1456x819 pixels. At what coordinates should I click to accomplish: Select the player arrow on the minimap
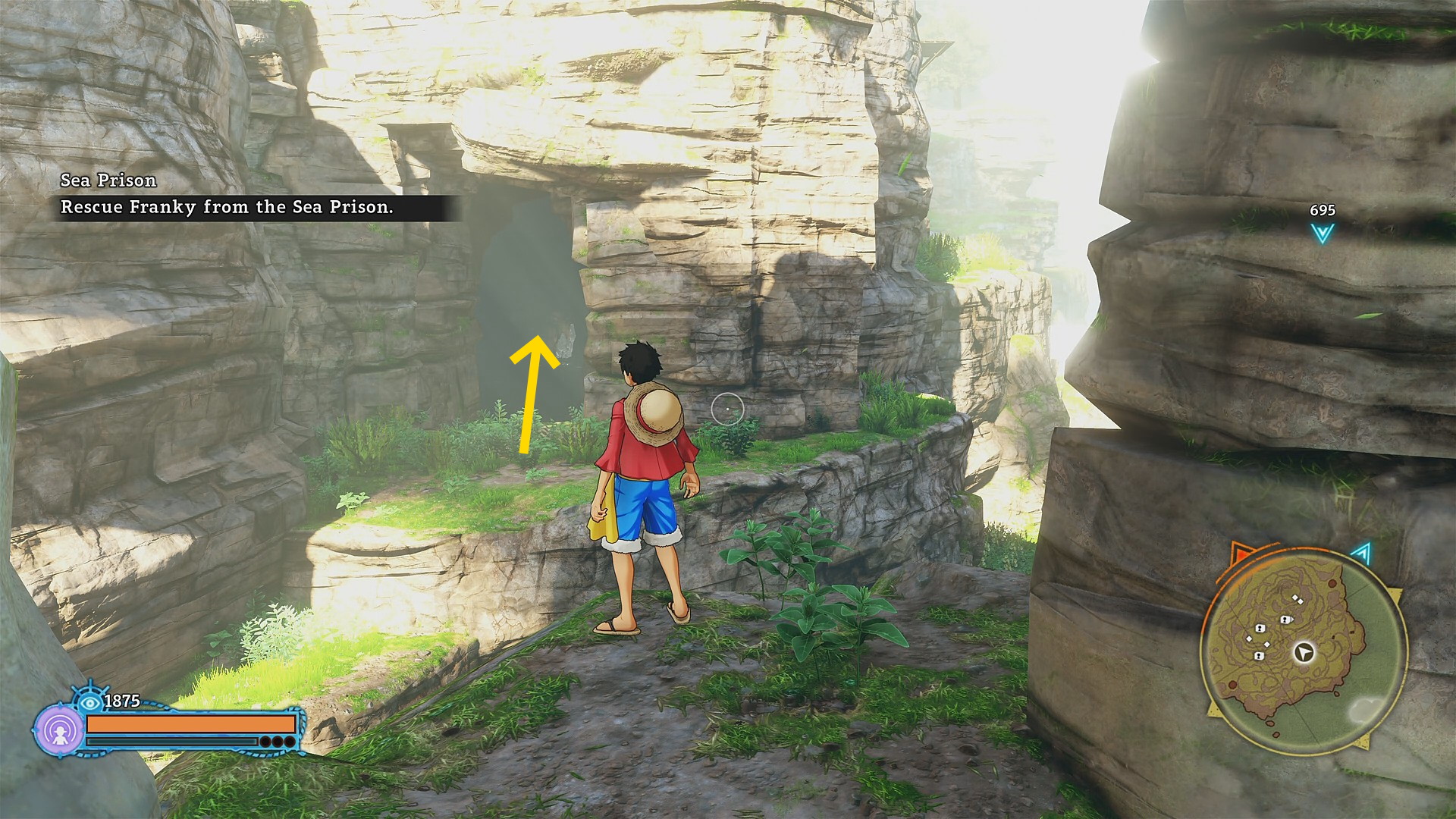tap(1304, 652)
